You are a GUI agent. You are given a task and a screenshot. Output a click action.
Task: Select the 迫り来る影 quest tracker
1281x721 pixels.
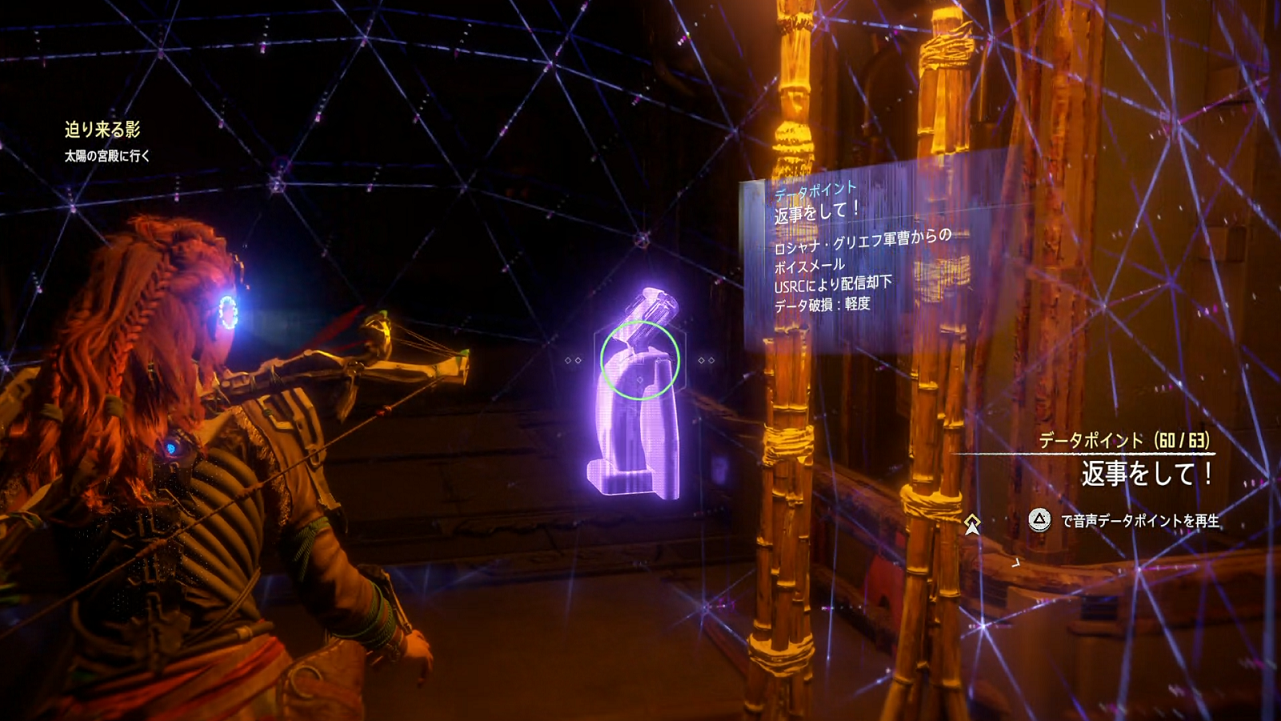tap(103, 130)
